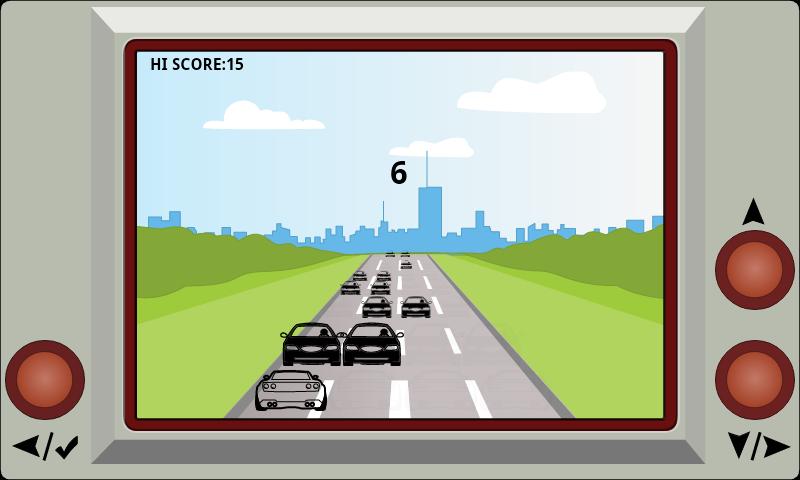Hit the red button under the up arrow
Viewport: 800px width, 480px height.
[754, 270]
